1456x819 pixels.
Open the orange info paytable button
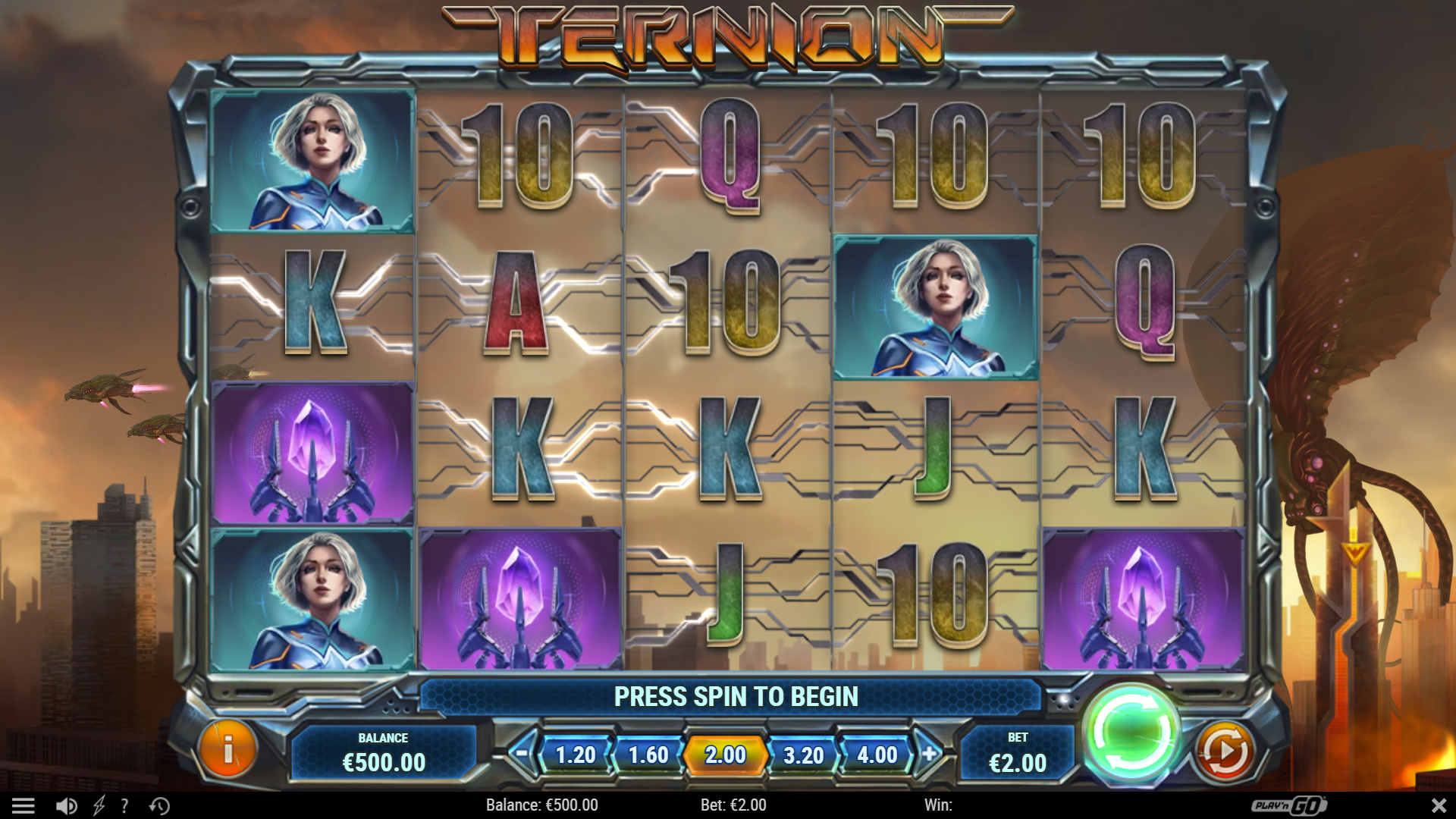tap(227, 749)
